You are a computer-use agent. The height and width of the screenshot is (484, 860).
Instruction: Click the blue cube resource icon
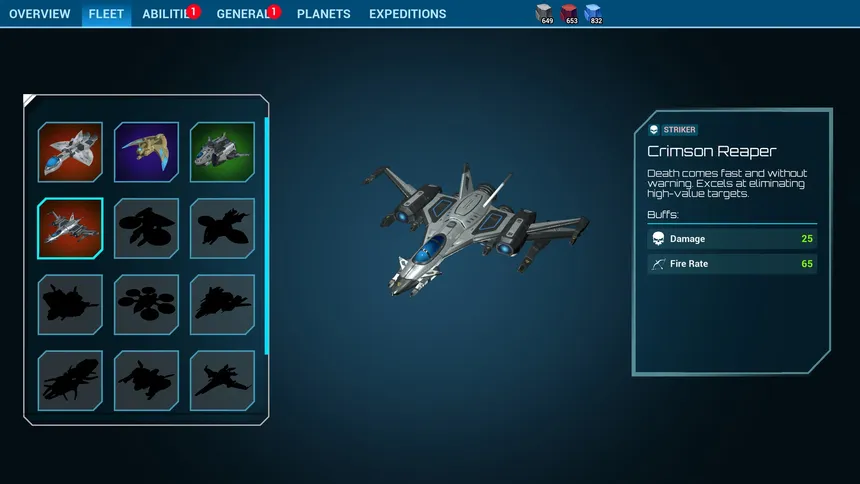pos(593,12)
